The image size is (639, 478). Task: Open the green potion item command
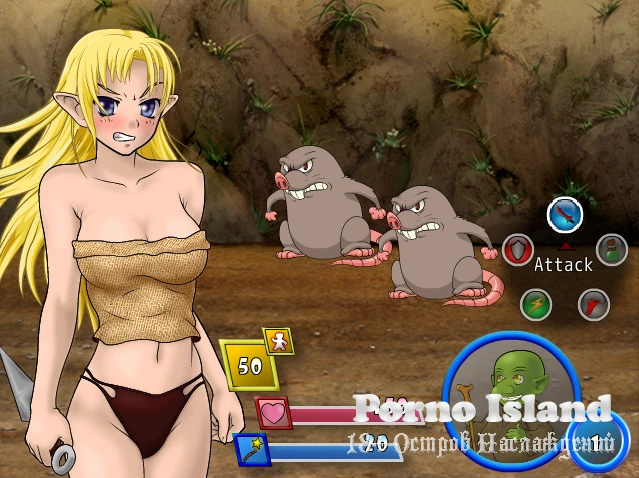[x=611, y=248]
